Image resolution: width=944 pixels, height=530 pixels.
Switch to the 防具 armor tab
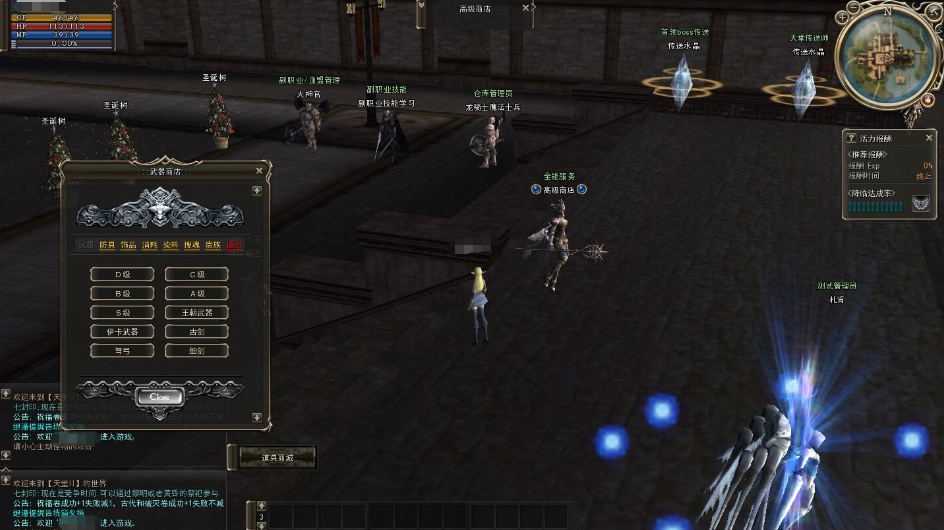[107, 245]
